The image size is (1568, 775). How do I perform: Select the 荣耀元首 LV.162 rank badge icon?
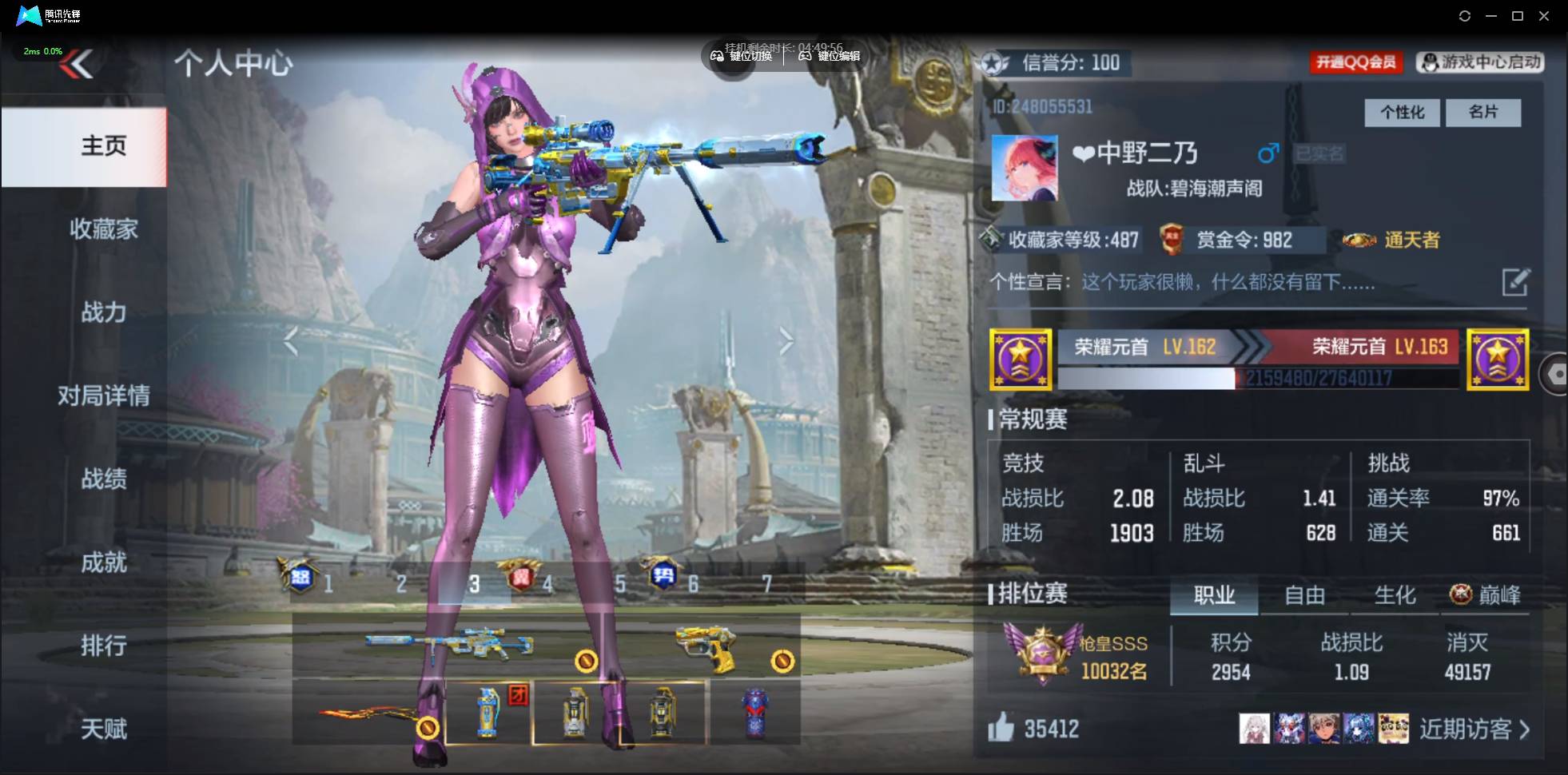coord(1021,359)
